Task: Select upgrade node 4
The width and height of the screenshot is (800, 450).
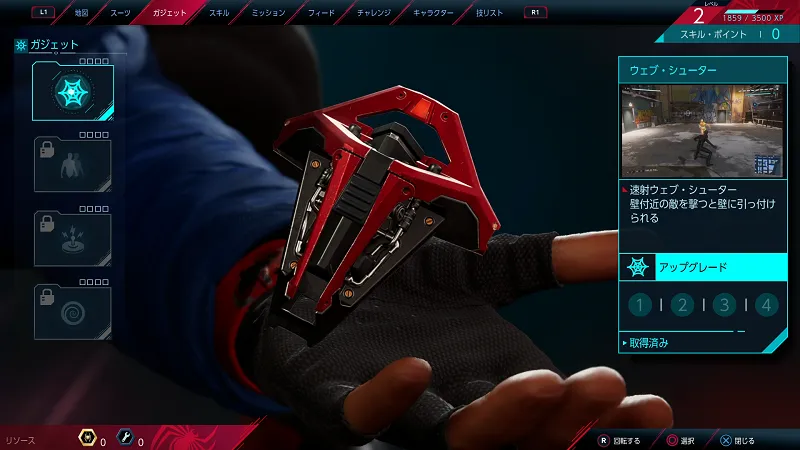Action: tap(767, 305)
